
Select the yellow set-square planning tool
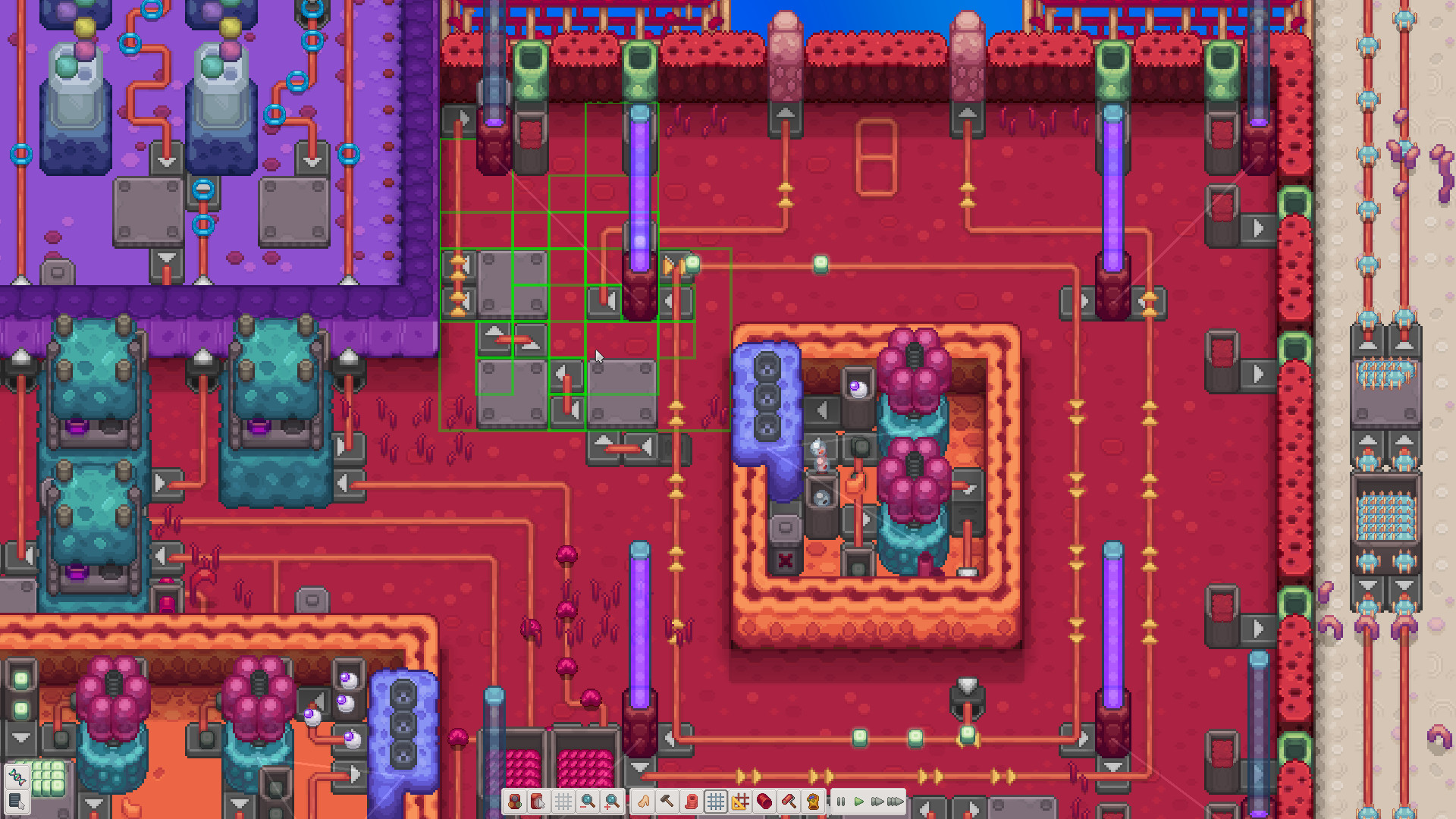point(739,800)
